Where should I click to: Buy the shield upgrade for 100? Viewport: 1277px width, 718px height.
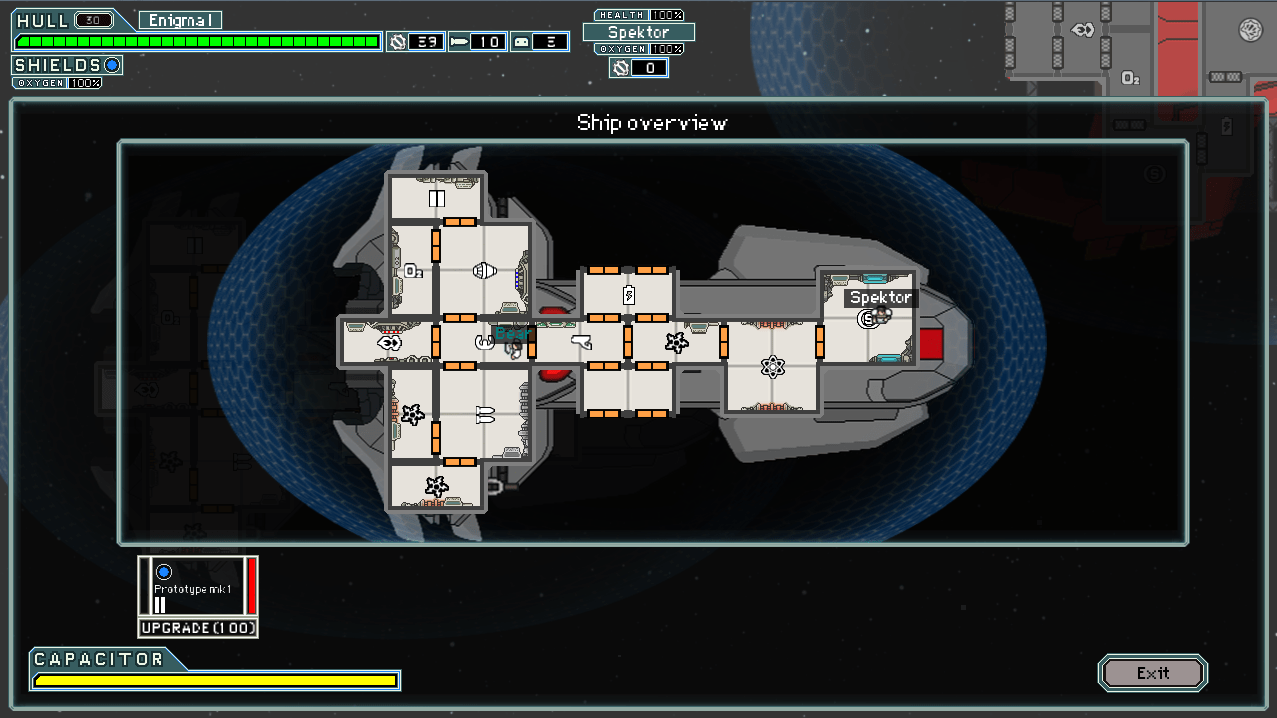click(198, 628)
